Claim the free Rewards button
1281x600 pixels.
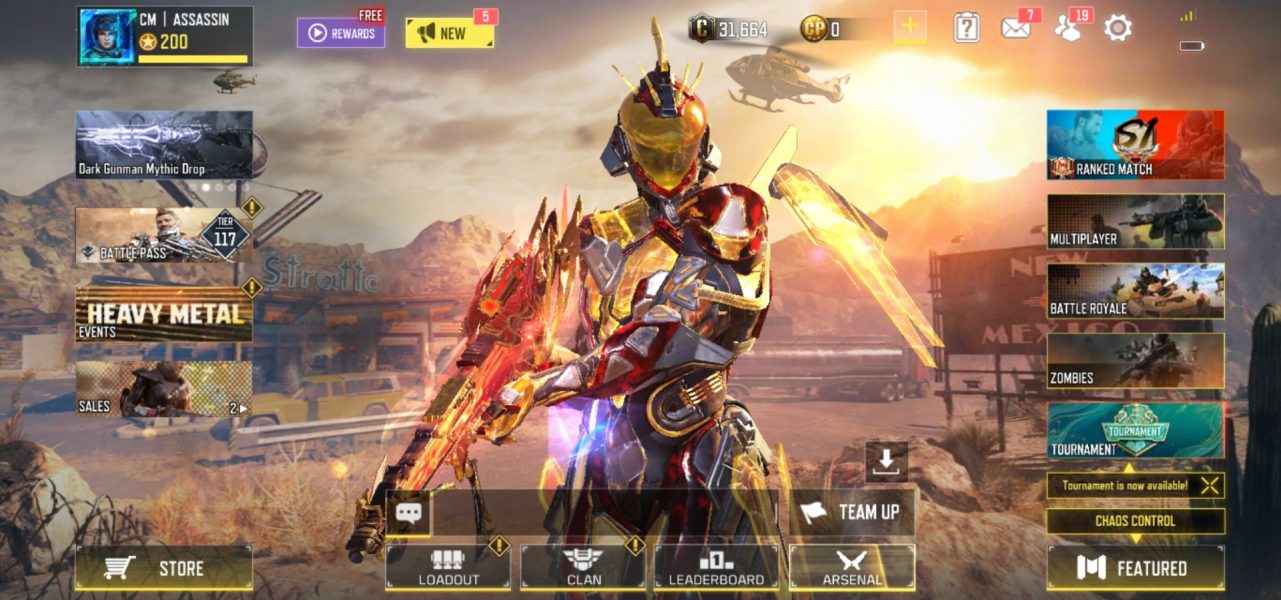pyautogui.click(x=341, y=33)
